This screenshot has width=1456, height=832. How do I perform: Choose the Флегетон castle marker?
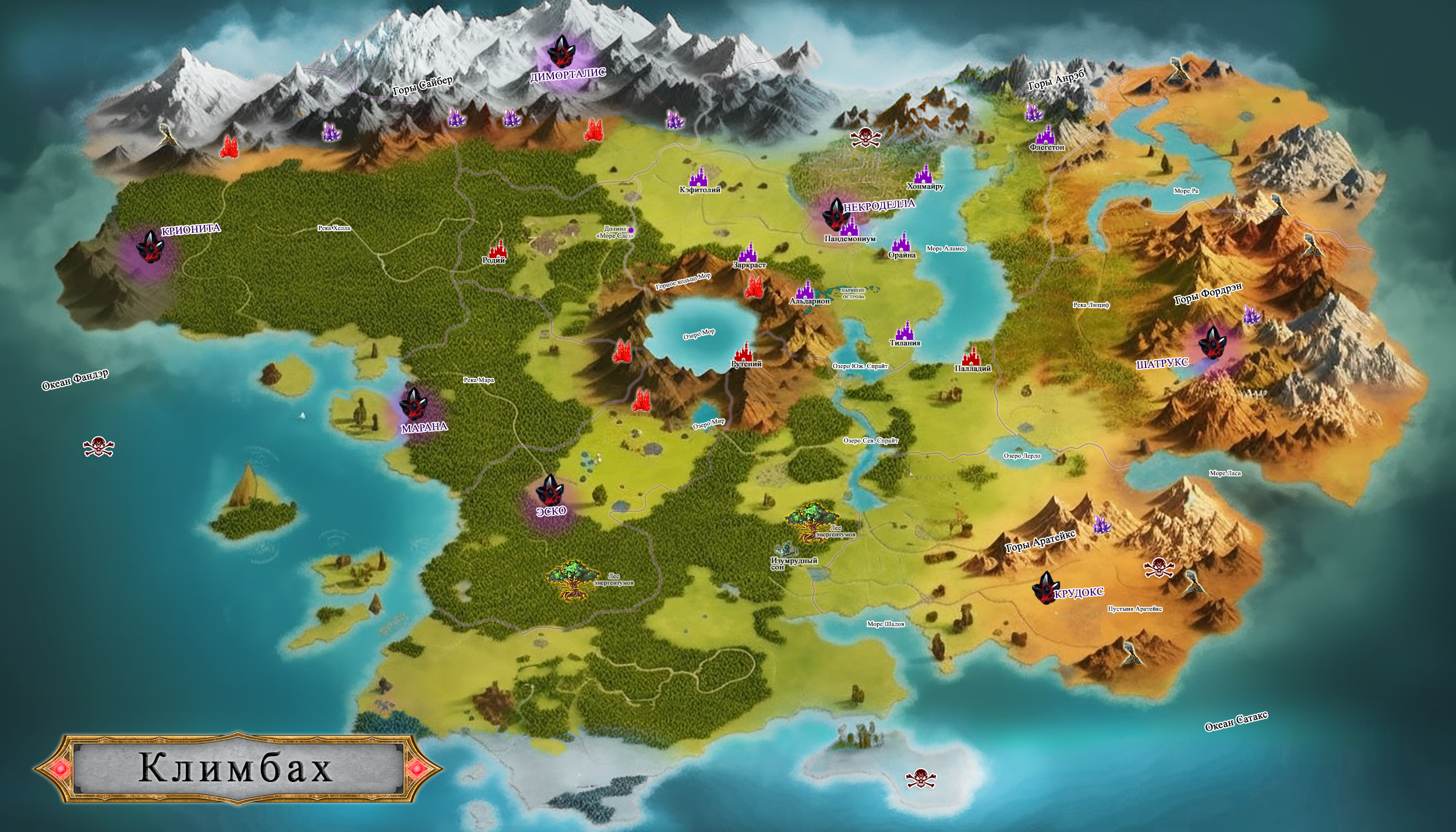(1046, 134)
